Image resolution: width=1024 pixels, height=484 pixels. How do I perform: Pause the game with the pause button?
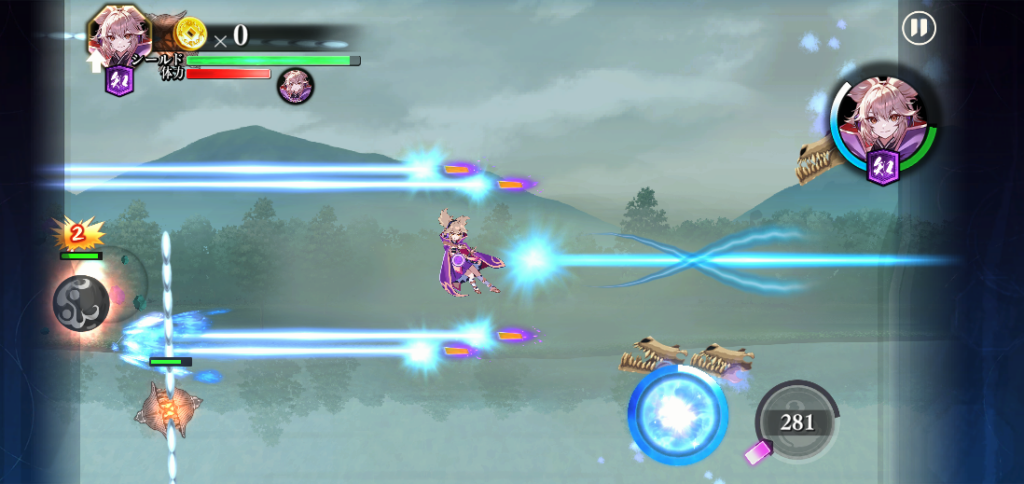point(918,28)
